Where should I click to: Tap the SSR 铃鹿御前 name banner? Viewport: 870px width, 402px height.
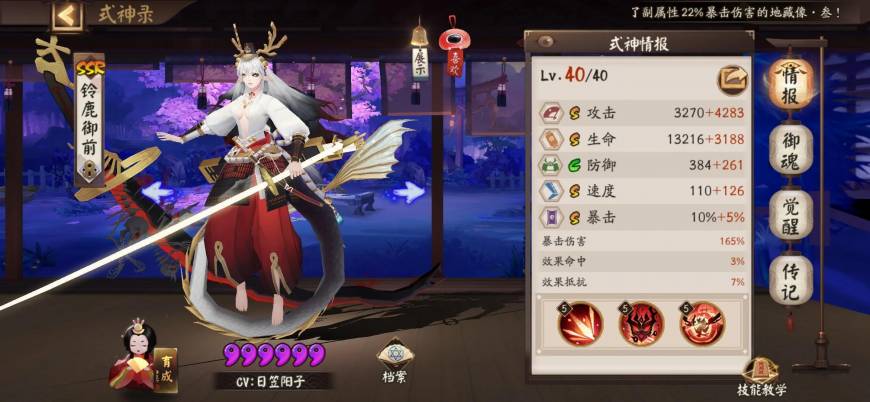pos(89,120)
